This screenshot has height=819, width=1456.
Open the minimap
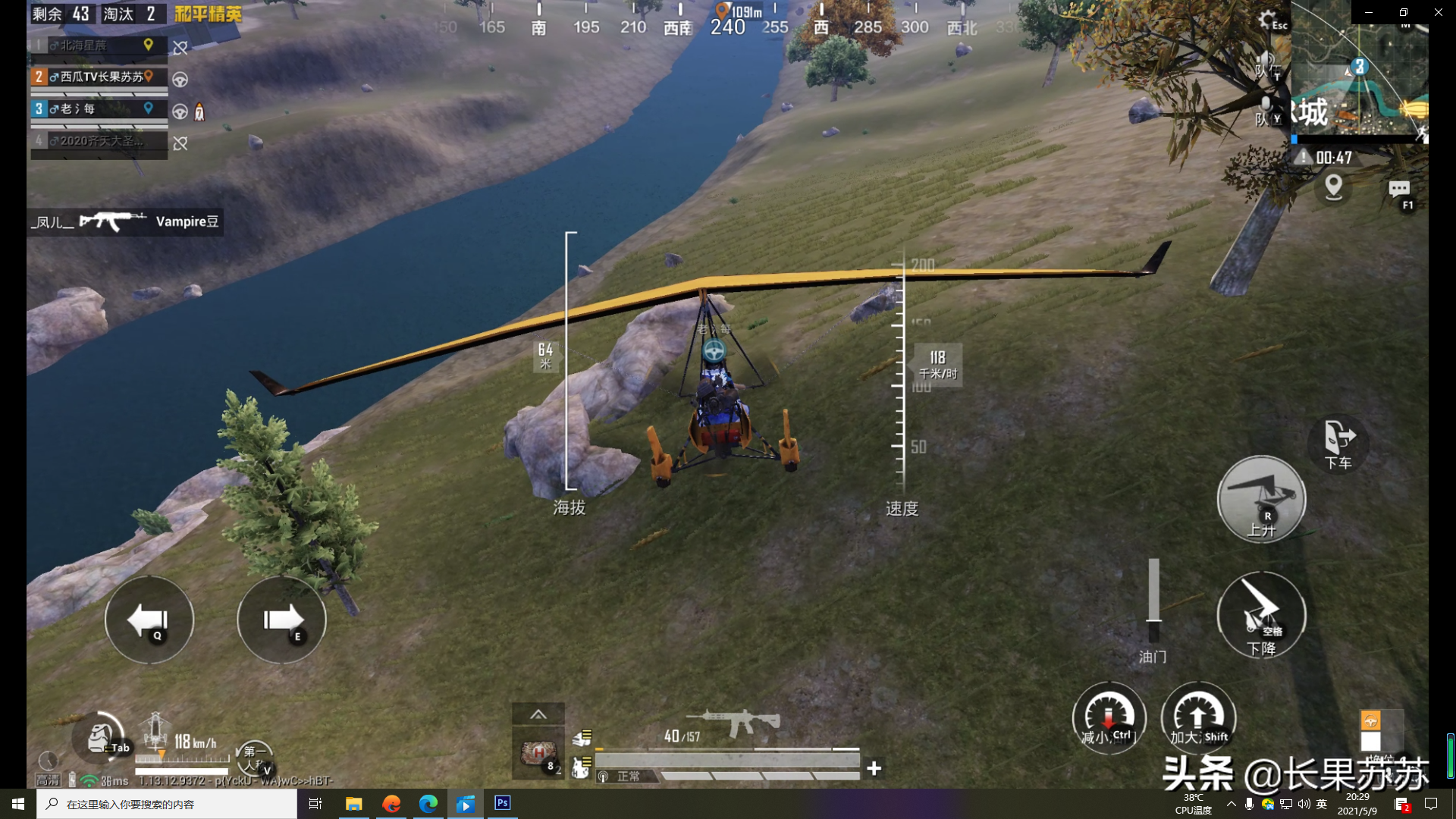1359,76
